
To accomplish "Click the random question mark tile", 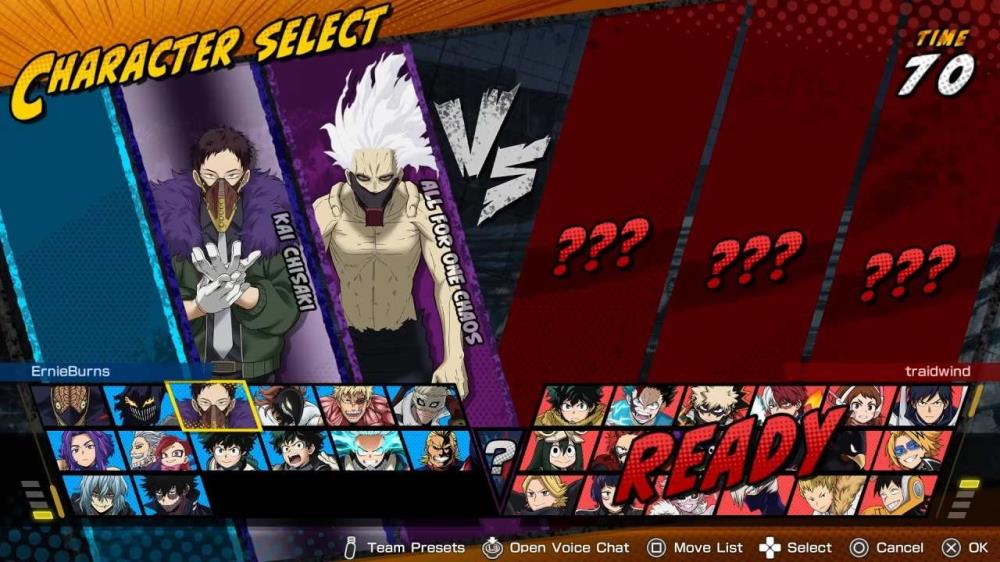I will [501, 456].
